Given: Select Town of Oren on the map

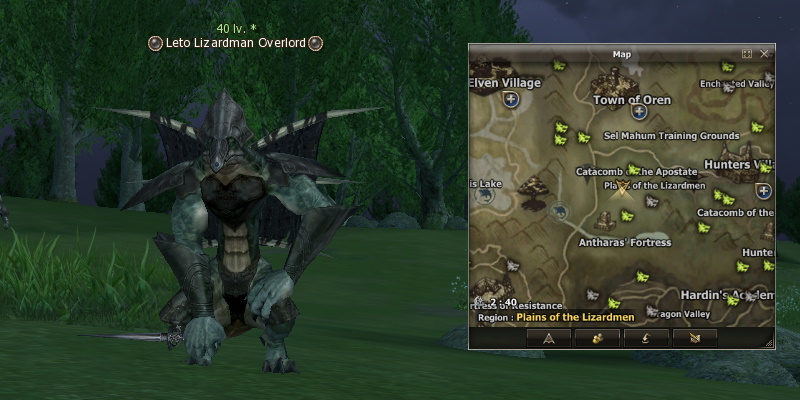Looking at the screenshot, I should pos(630,100).
